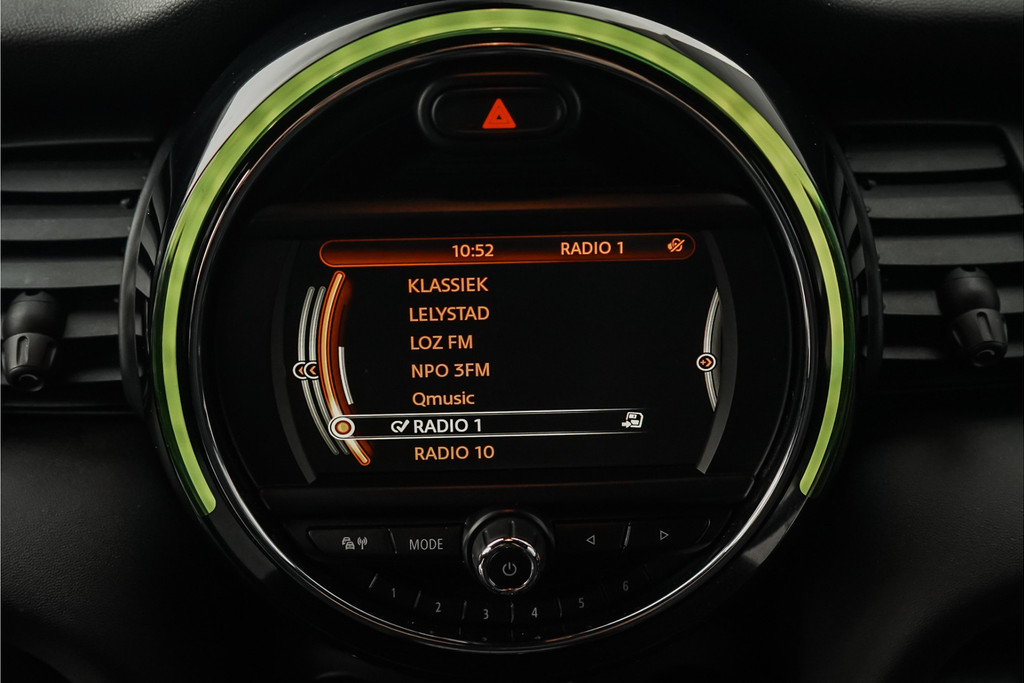Click the power knob button
1024x683 pixels.
pos(508,568)
